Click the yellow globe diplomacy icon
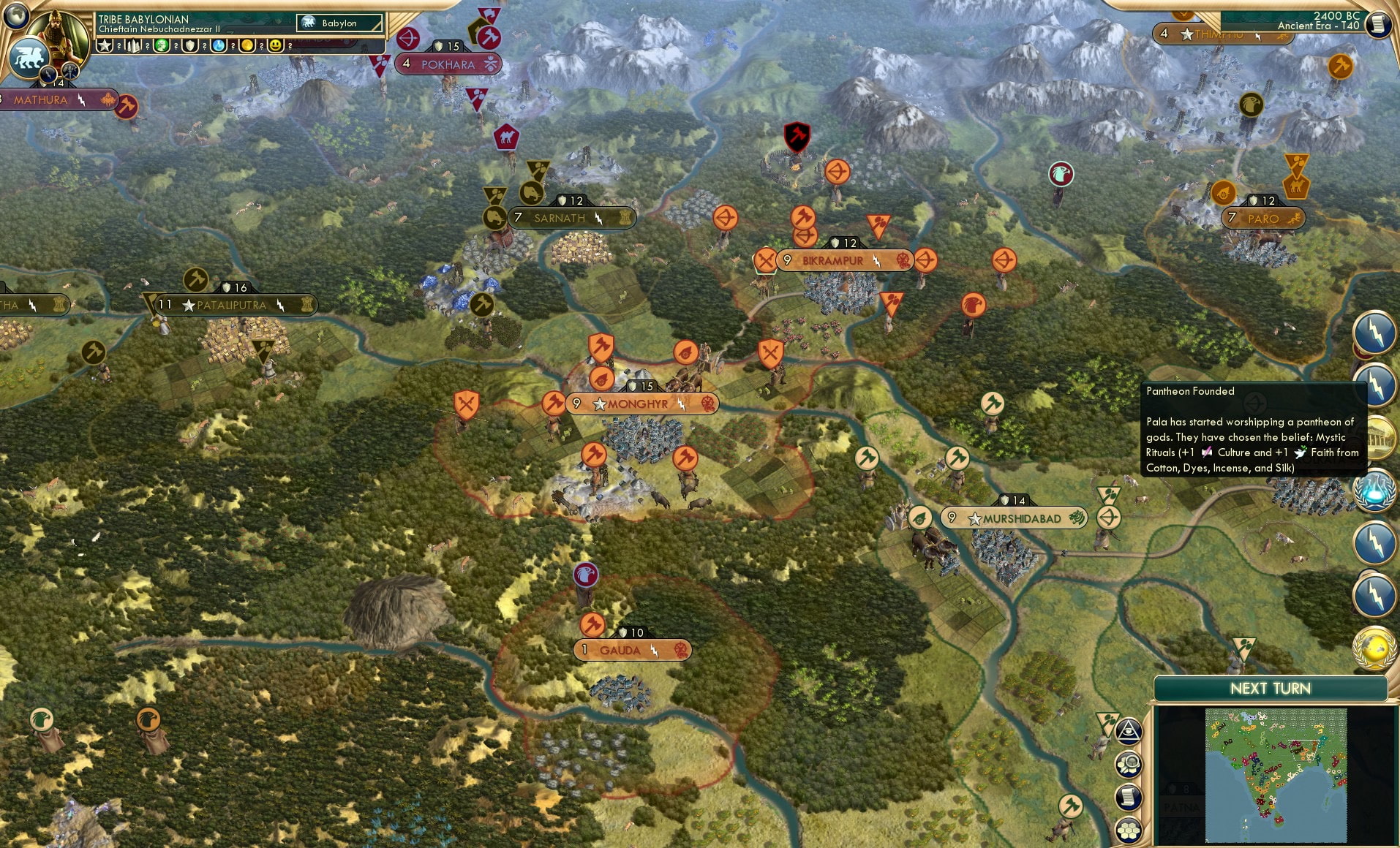 click(x=1375, y=647)
